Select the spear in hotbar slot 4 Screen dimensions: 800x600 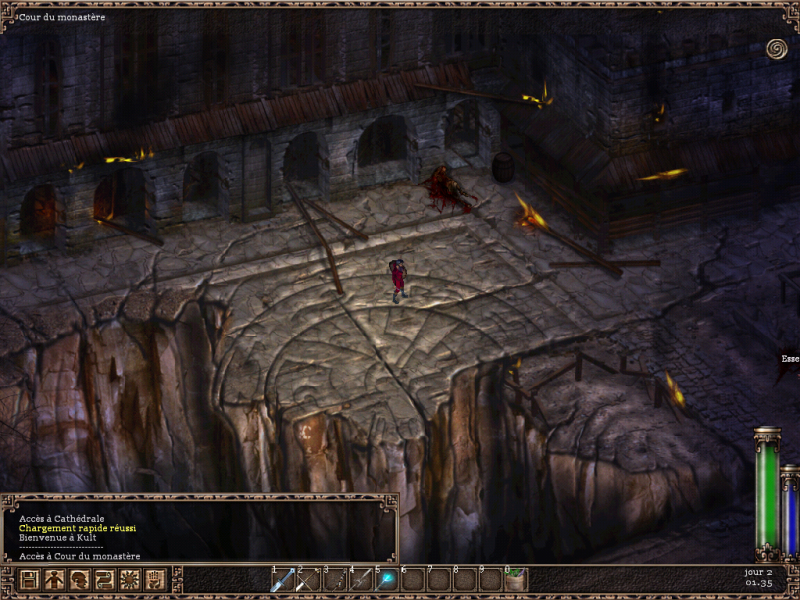tap(361, 580)
